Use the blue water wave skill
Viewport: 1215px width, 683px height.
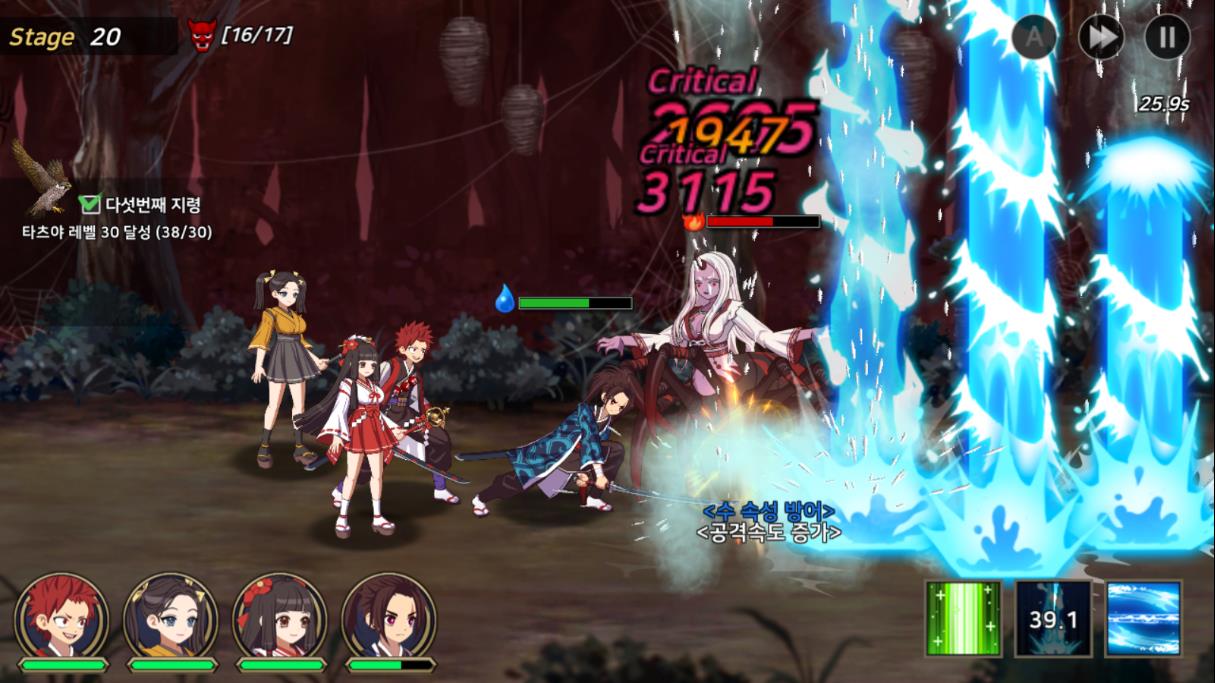pyautogui.click(x=1144, y=618)
